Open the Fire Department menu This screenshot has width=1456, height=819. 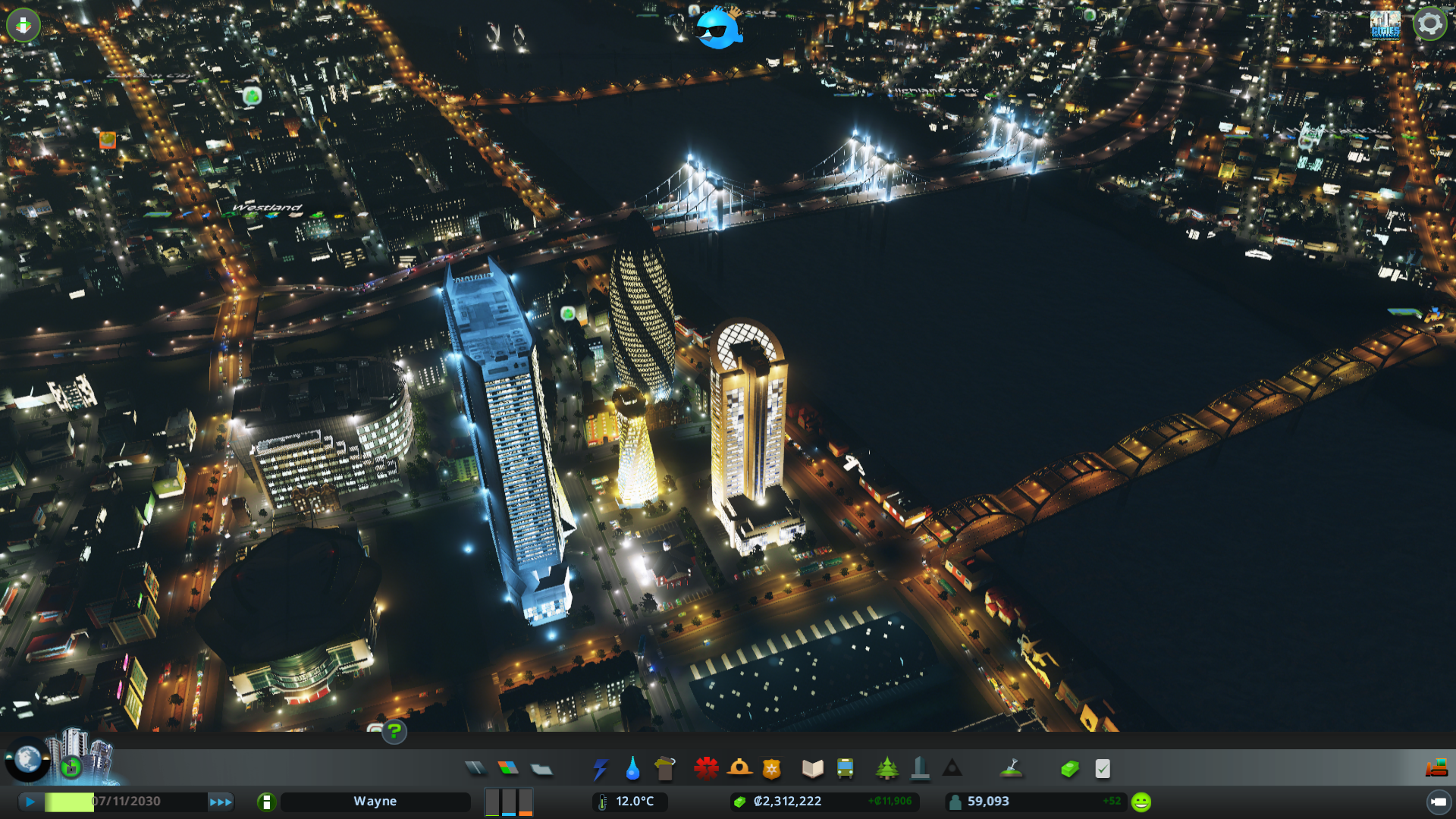tap(740, 767)
